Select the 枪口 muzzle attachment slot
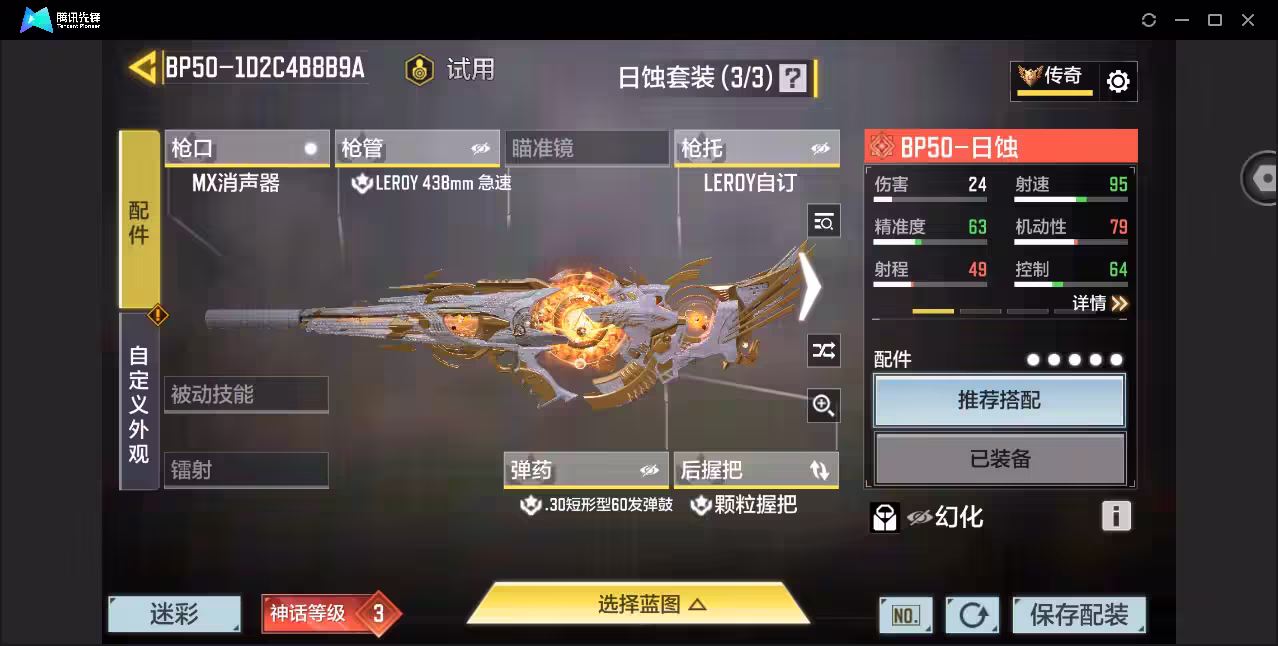This screenshot has height=646, width=1278. point(246,149)
